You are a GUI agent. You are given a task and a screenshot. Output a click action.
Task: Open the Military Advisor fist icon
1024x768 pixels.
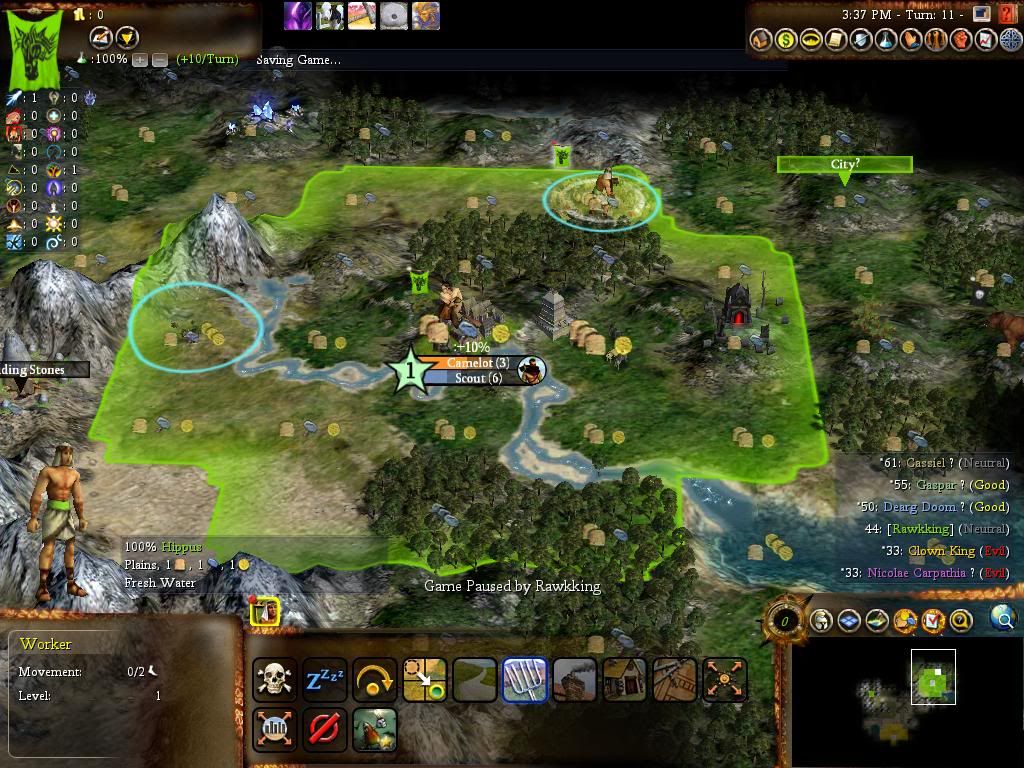click(x=961, y=40)
